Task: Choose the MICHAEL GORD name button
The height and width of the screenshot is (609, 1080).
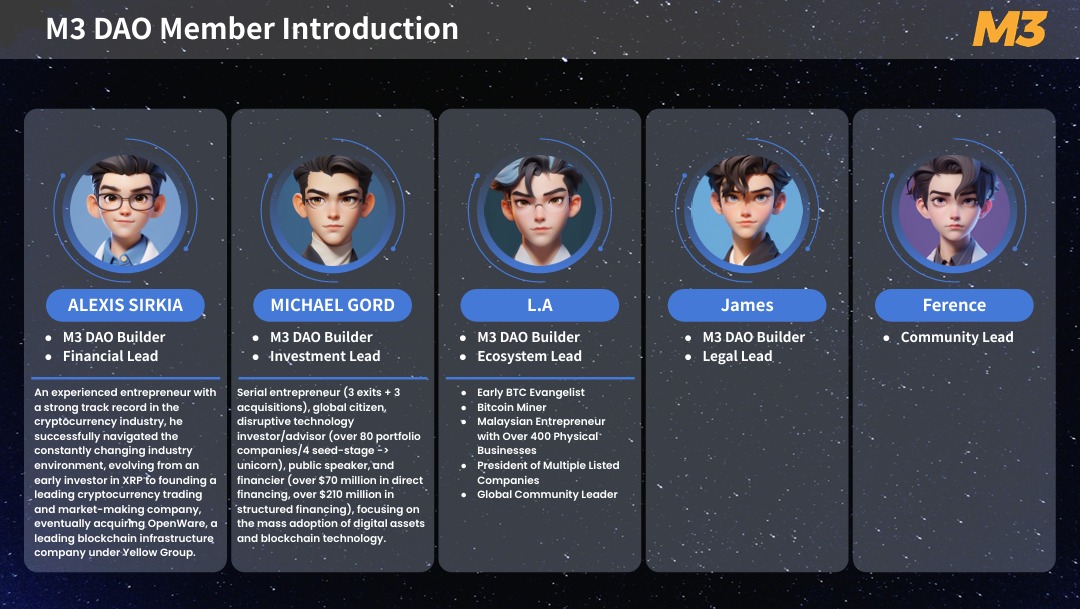Action: (x=332, y=305)
